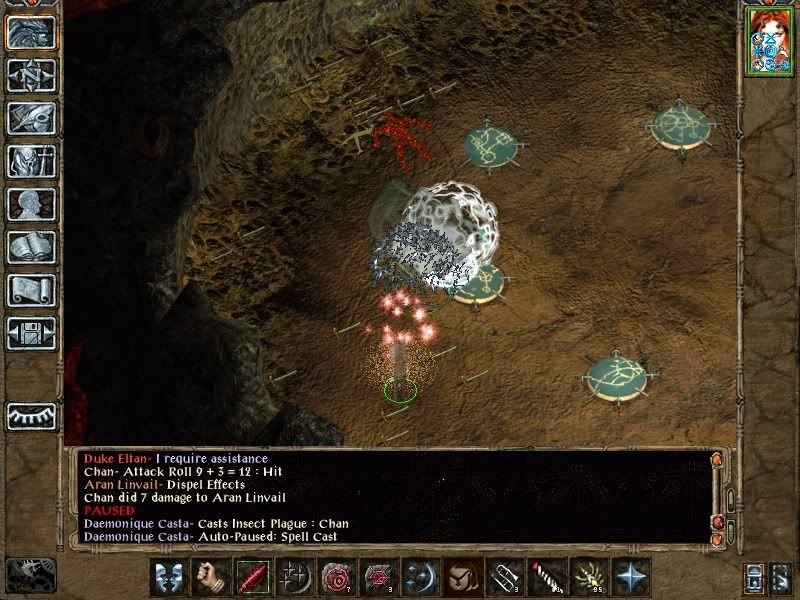Open the mage spellbook button
Screen dimensions: 800x600
click(31, 248)
